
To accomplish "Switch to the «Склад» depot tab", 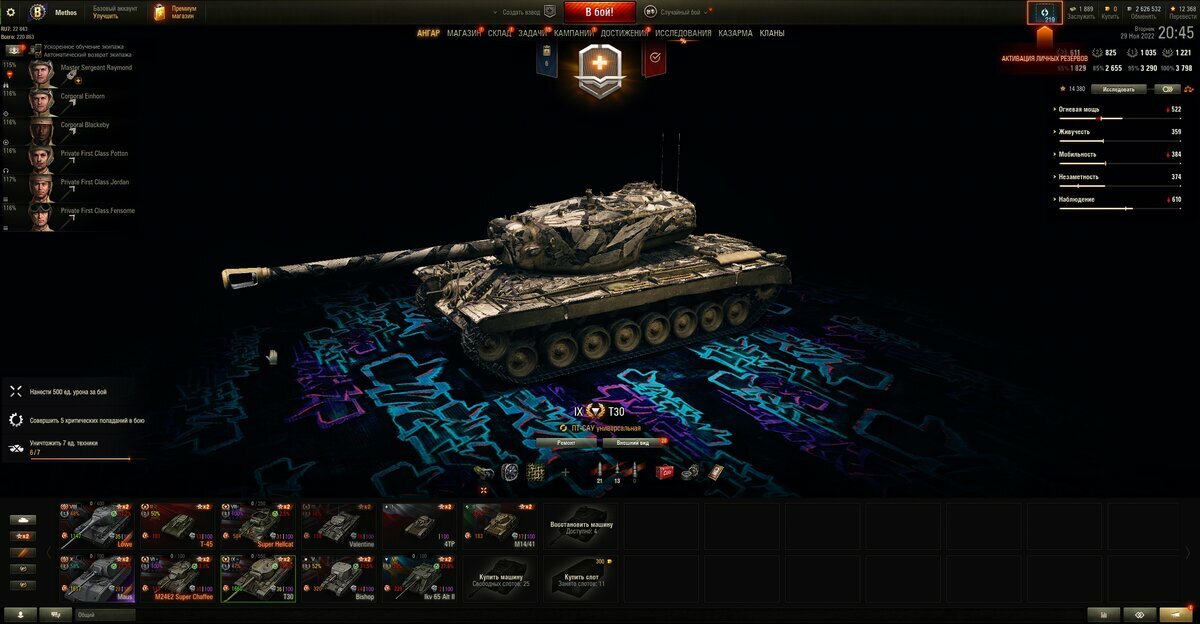I will (500, 33).
